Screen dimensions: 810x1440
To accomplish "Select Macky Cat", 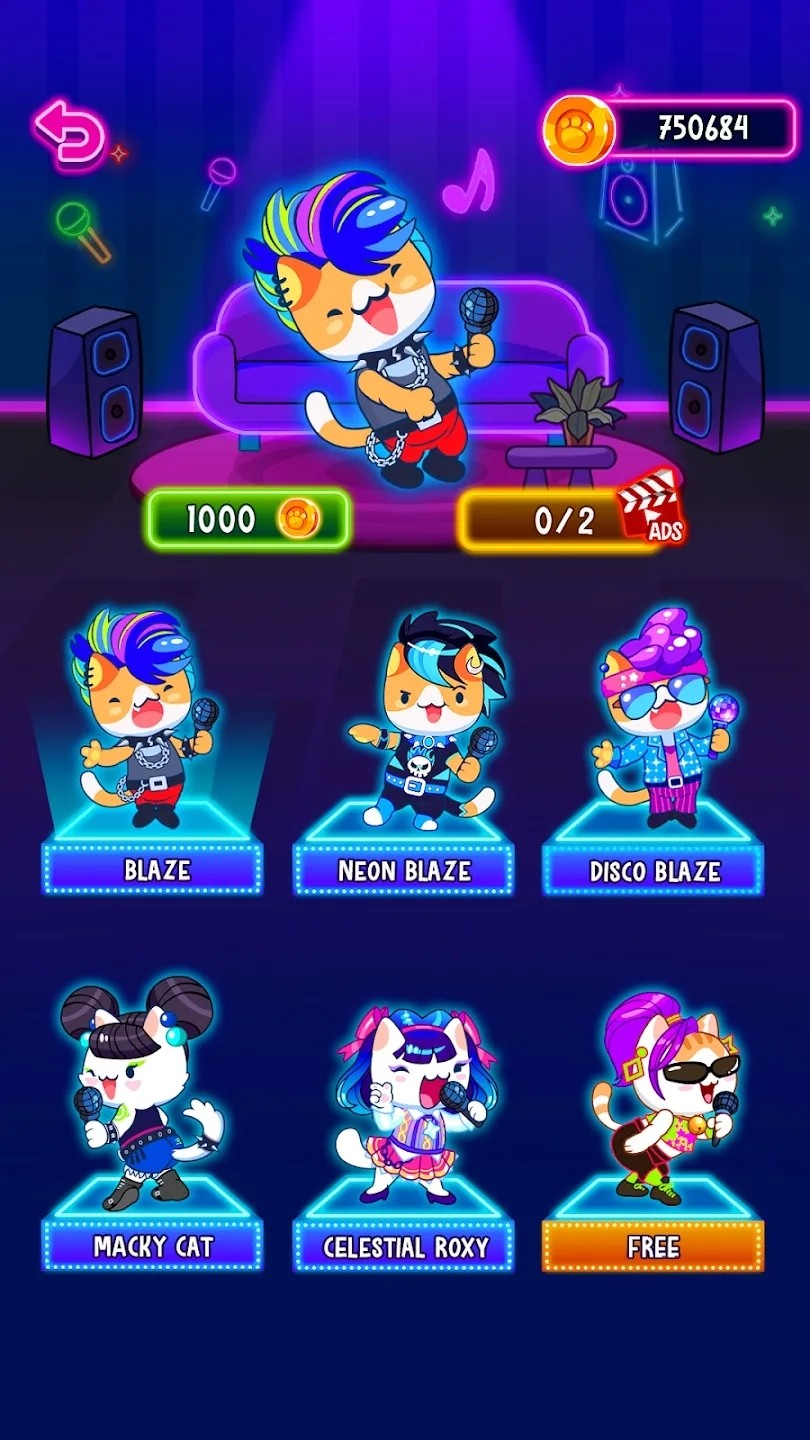I will point(152,1125).
